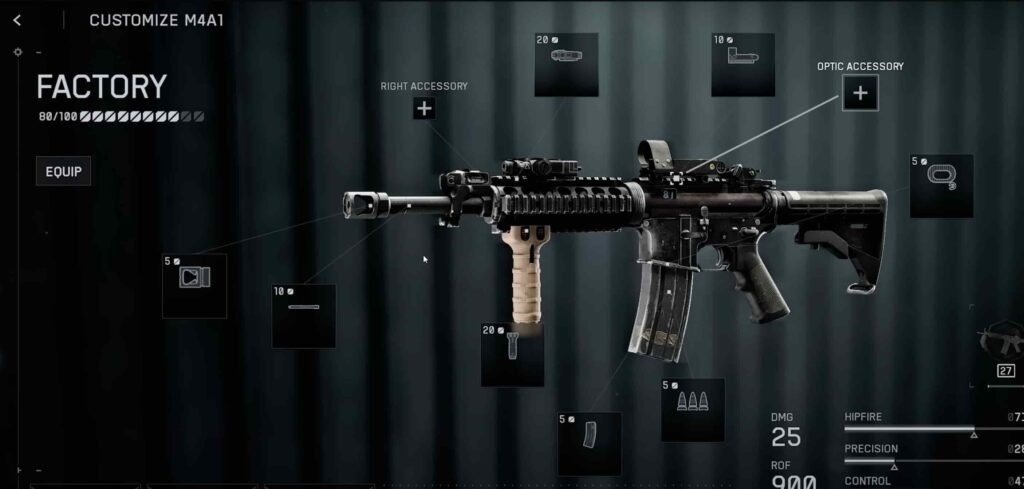
Task: Open the top rail laser attachment slot
Action: (566, 65)
